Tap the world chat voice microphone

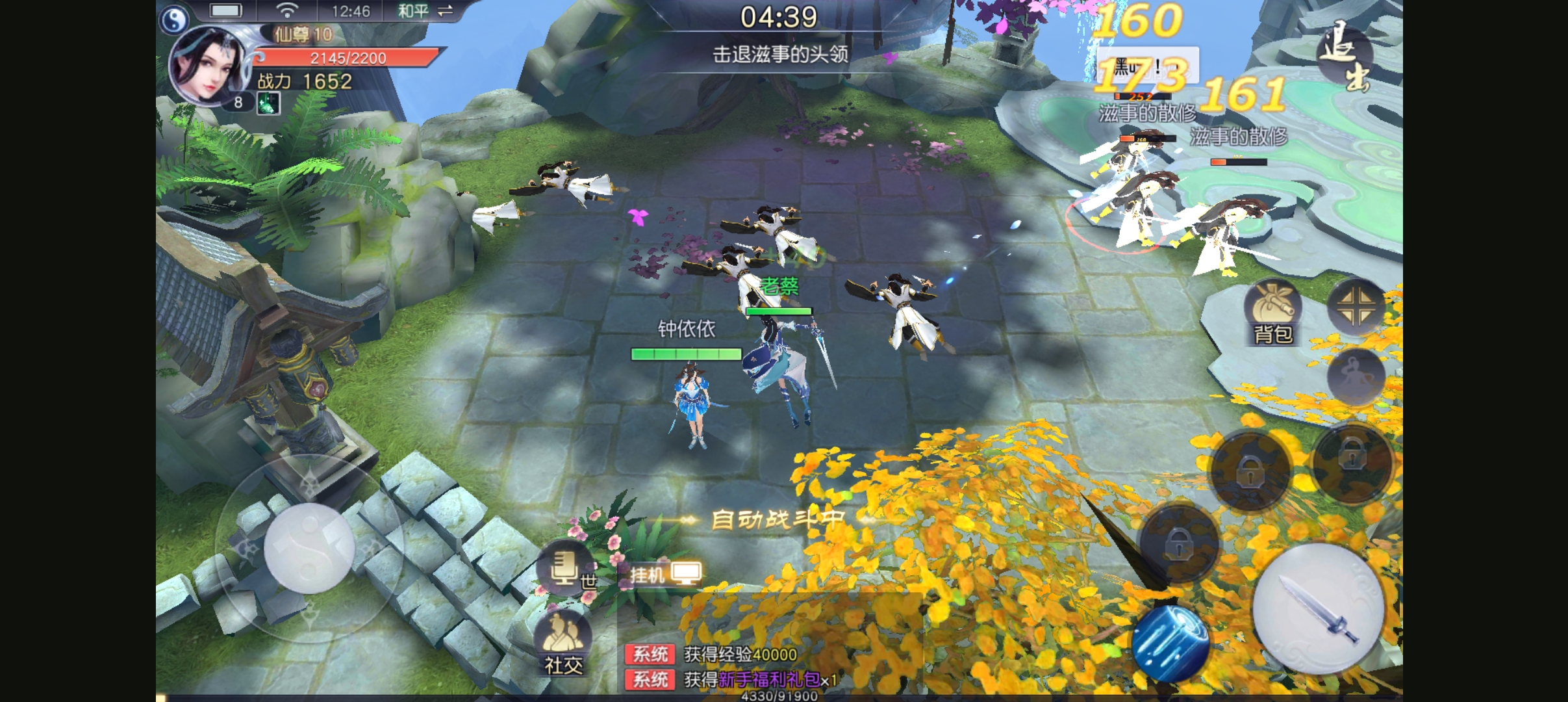[x=564, y=567]
